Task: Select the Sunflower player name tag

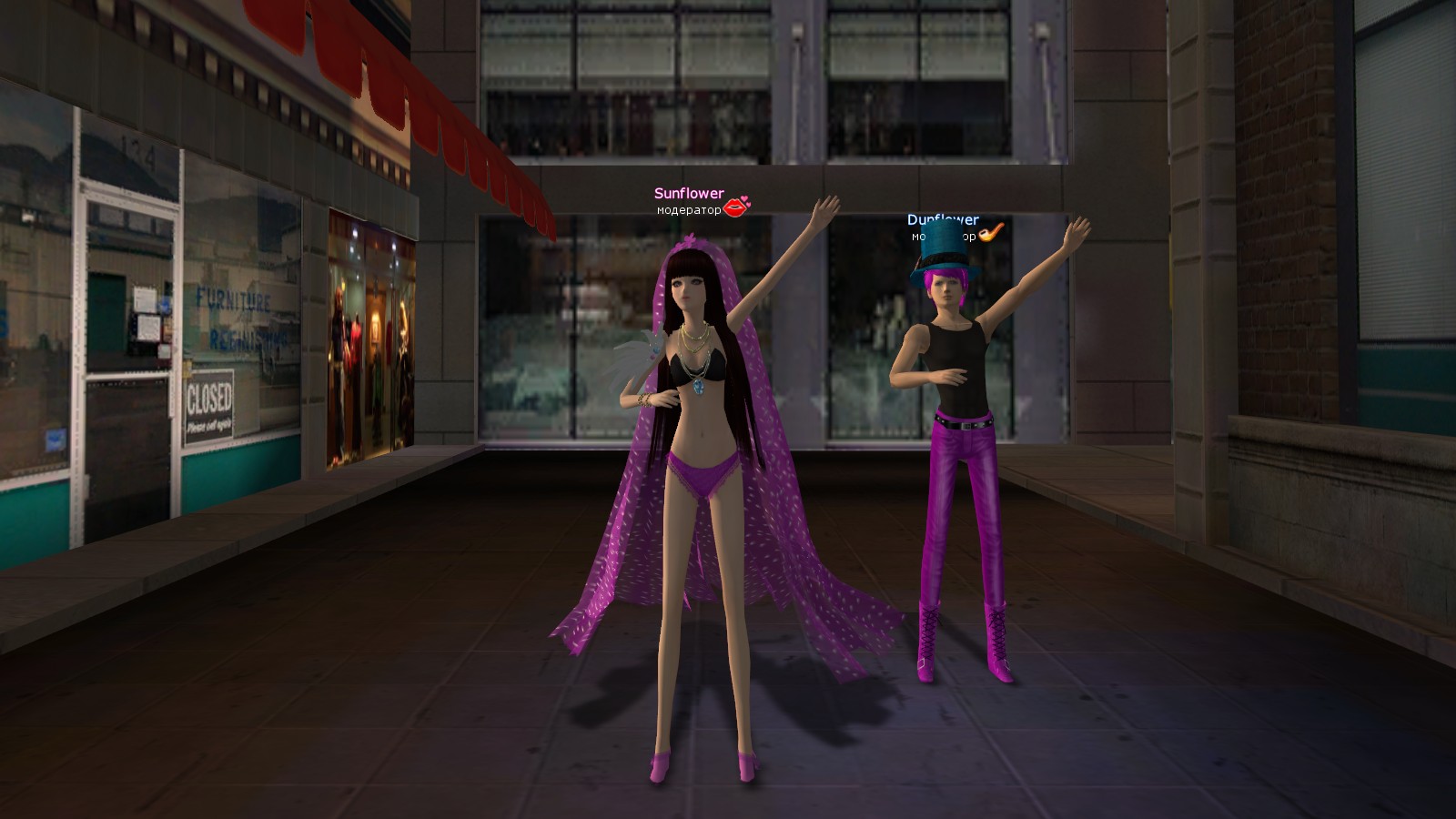Action: click(x=689, y=194)
